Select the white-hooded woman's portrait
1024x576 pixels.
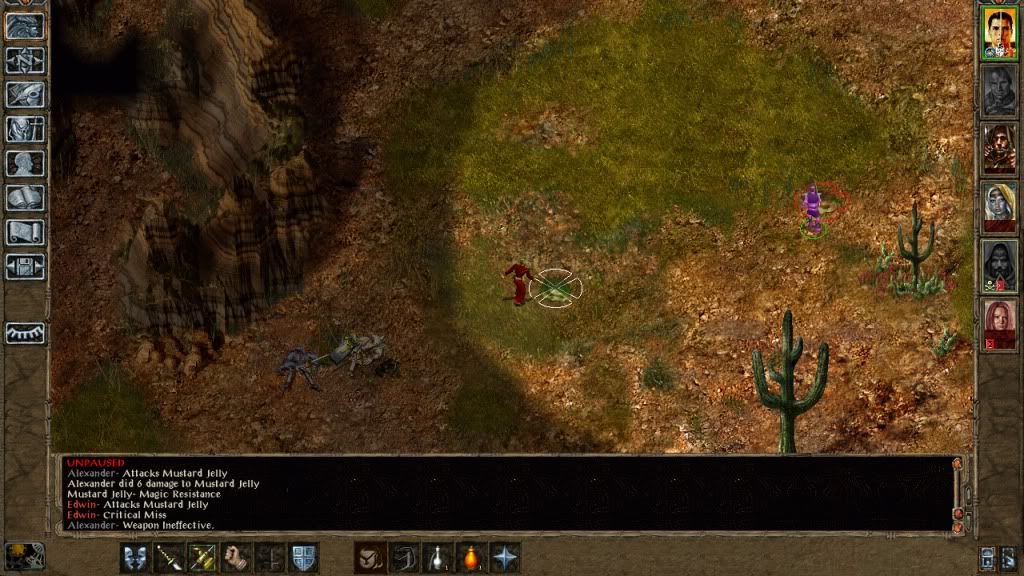[998, 207]
